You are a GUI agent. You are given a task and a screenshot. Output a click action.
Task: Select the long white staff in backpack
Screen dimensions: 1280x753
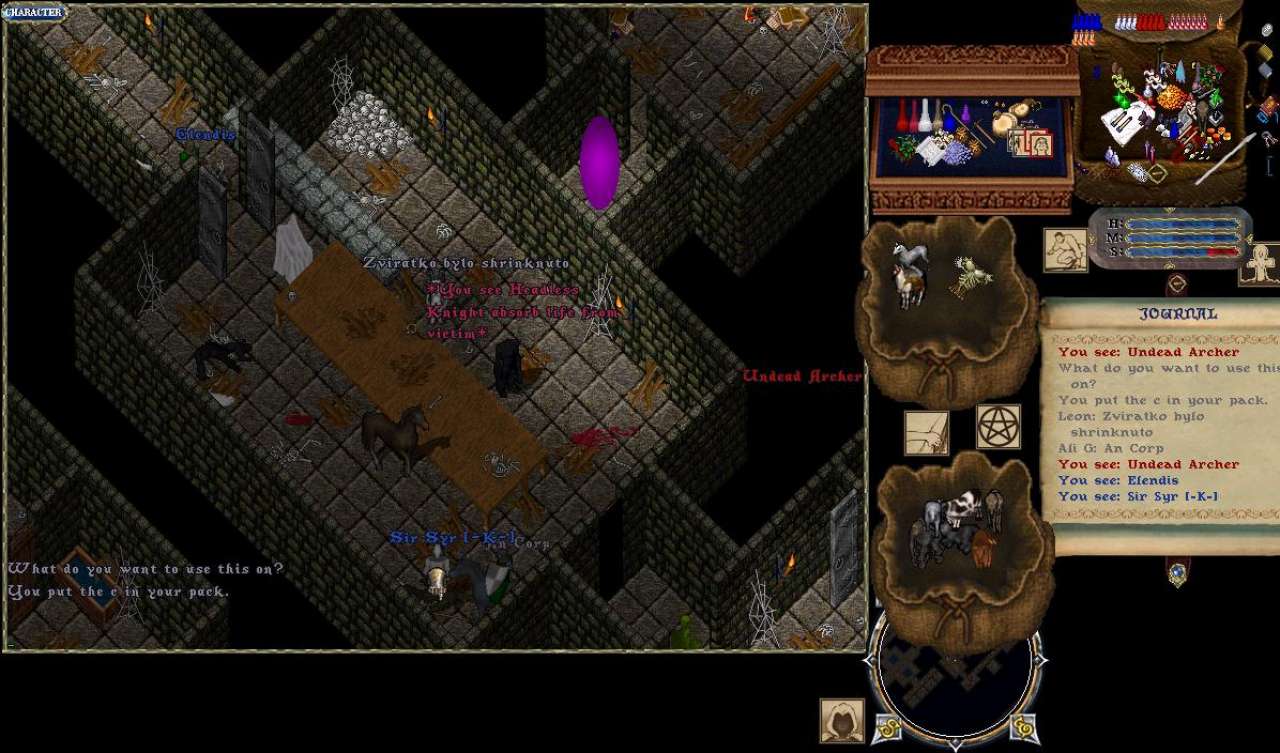point(1225,160)
